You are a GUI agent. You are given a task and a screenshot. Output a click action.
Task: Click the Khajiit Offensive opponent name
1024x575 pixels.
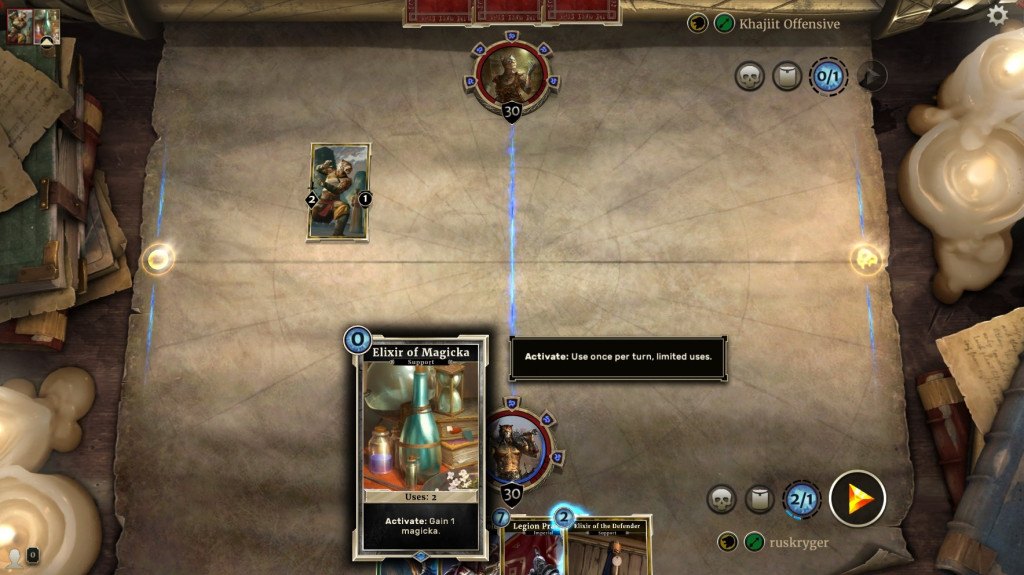[x=789, y=23]
